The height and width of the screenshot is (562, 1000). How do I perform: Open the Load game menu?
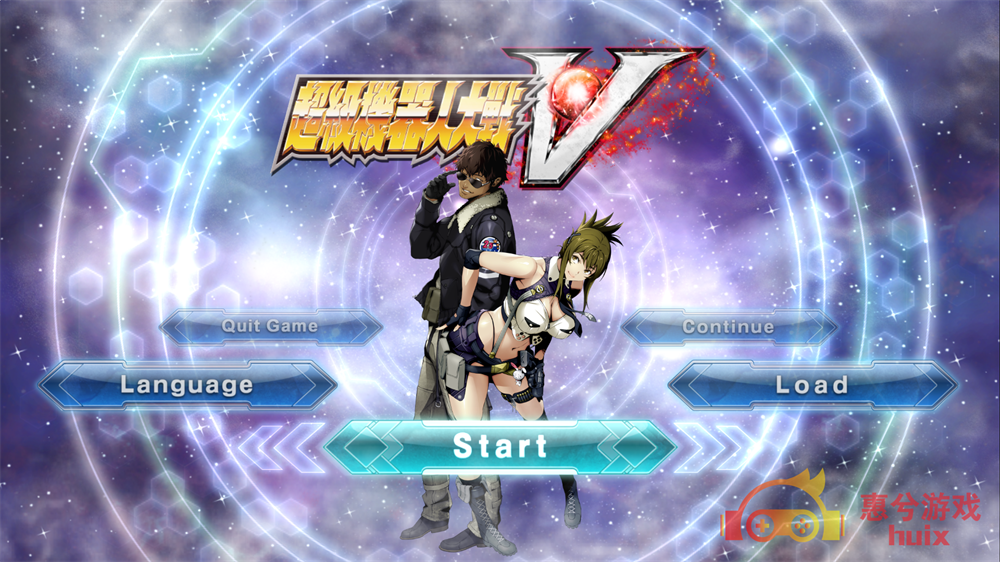pyautogui.click(x=812, y=385)
